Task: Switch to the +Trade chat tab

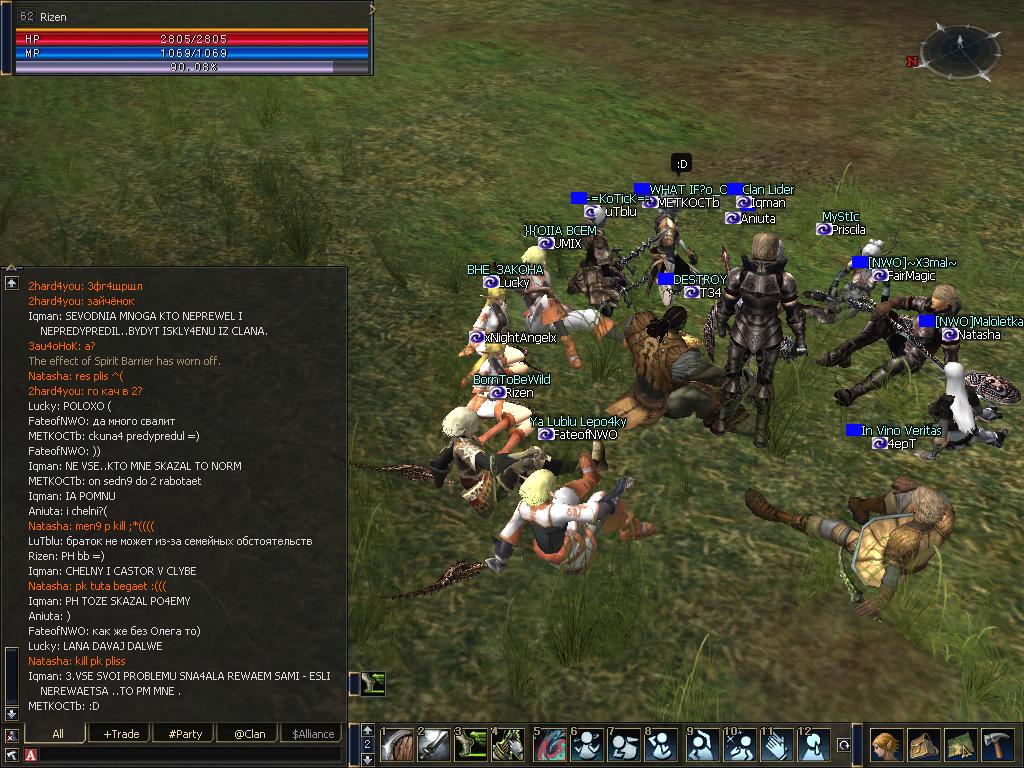Action: click(121, 733)
